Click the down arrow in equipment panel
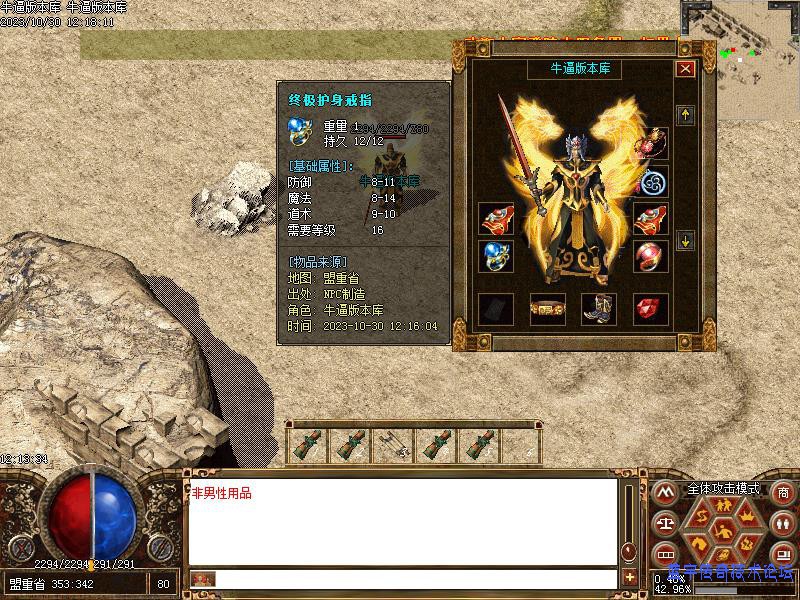800x600 pixels. pos(685,240)
